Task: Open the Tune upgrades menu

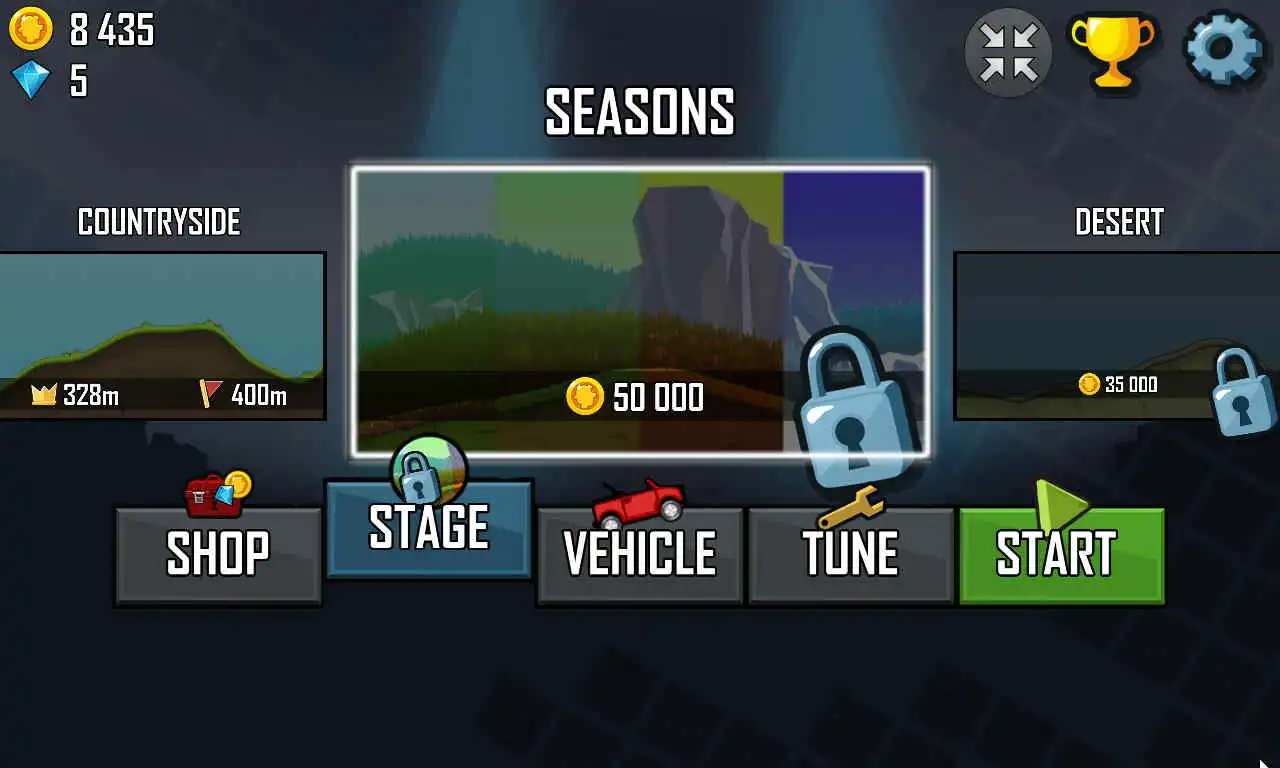Action: click(850, 554)
